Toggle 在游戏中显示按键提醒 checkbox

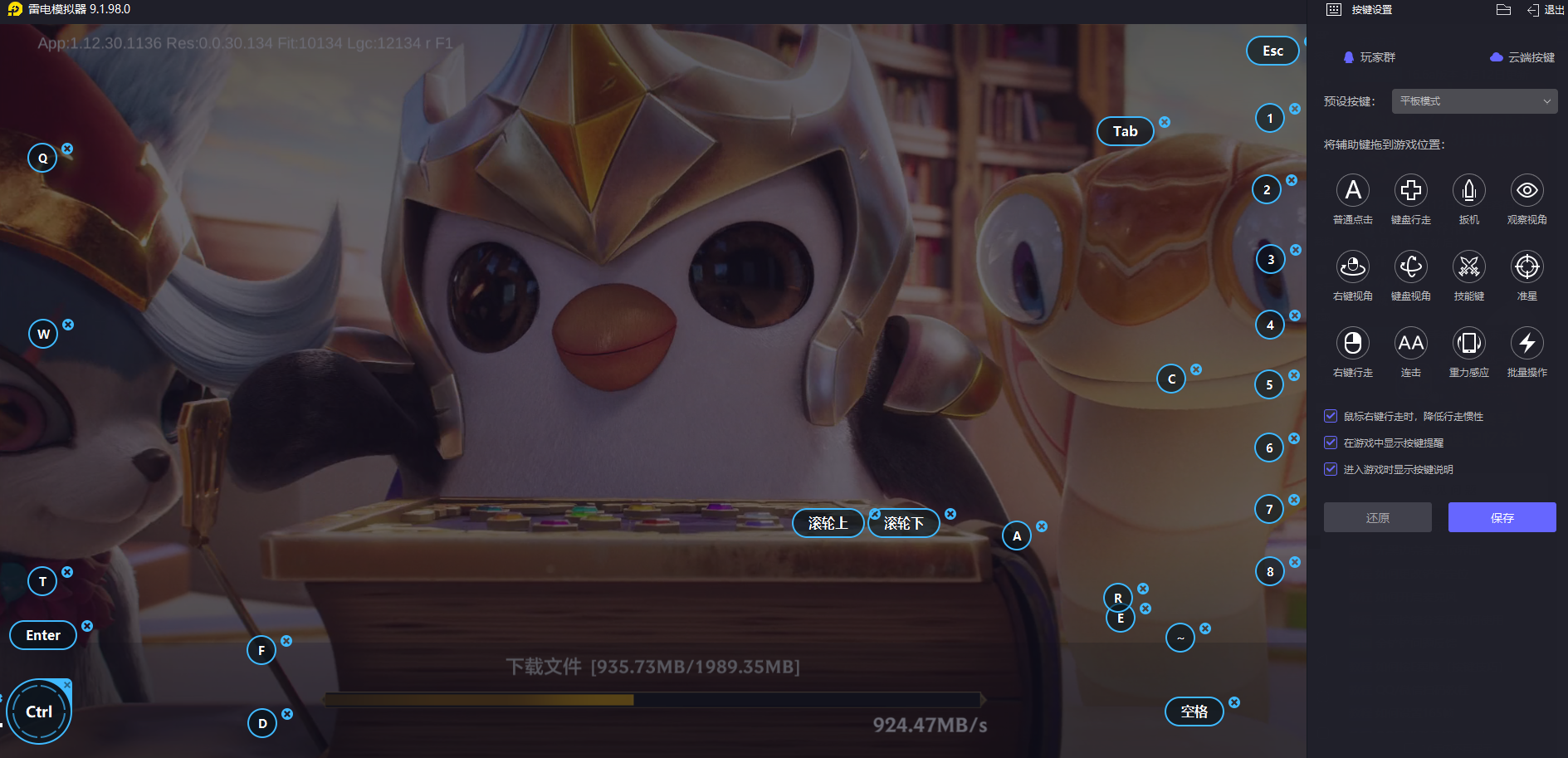pos(1331,443)
